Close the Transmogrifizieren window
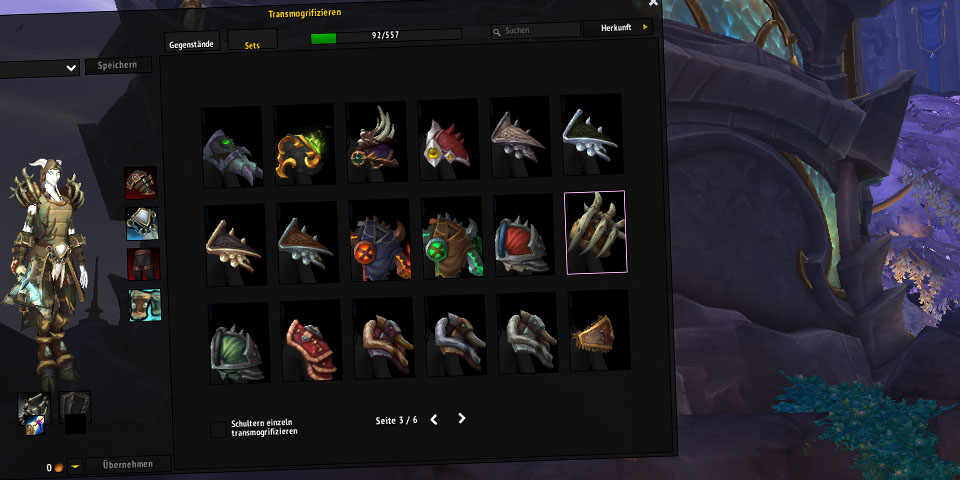Image resolution: width=960 pixels, height=480 pixels. click(x=653, y=3)
